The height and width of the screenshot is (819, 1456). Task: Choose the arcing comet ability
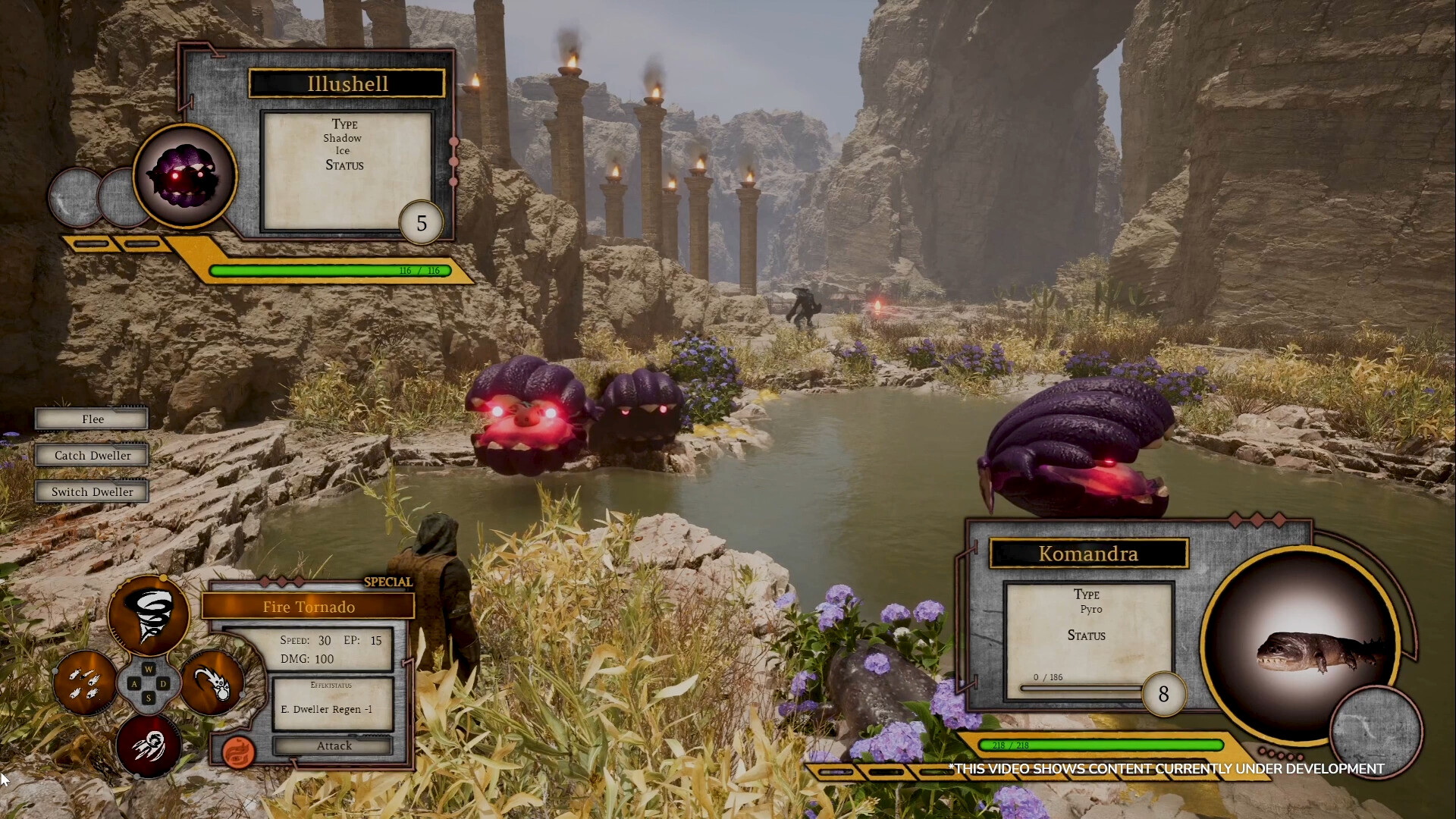click(213, 682)
